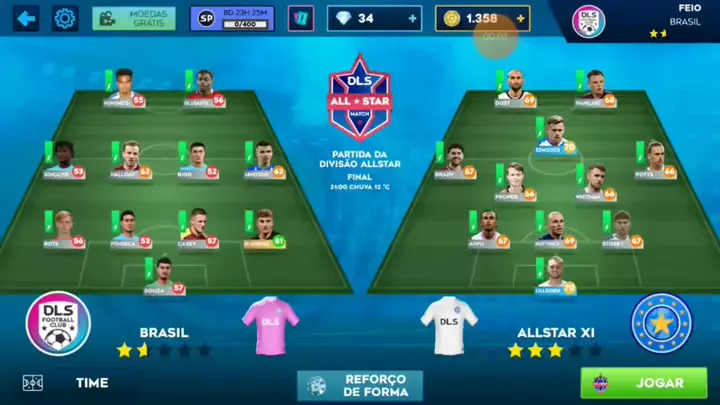This screenshot has width=720, height=405.
Task: Open the FEIO Brasil profile badge
Action: (588, 20)
